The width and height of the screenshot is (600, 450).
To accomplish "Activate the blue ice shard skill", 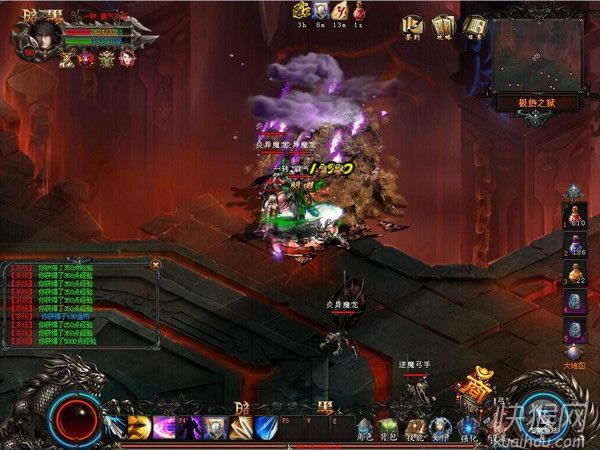I will (x=265, y=427).
